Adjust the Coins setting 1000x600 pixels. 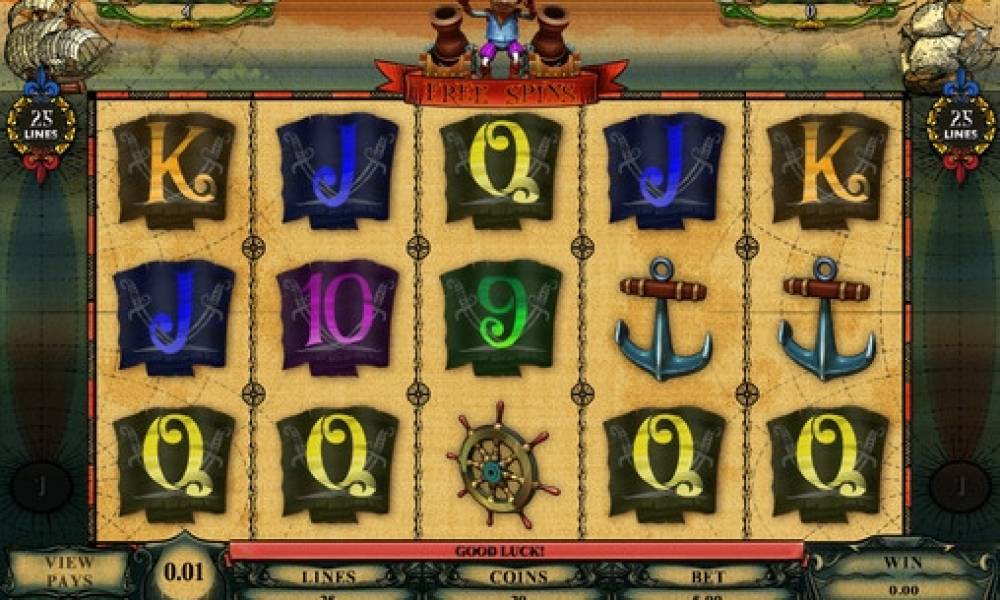(x=518, y=577)
